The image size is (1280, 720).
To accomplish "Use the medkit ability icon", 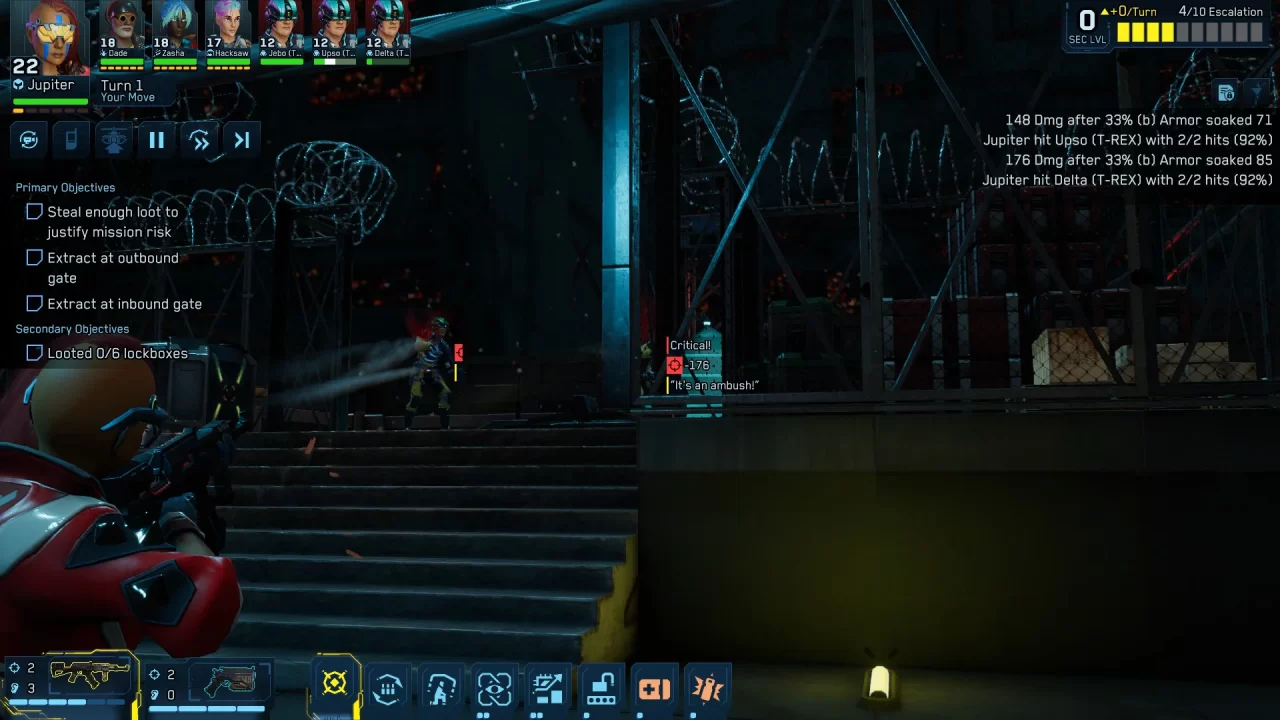I will (655, 688).
